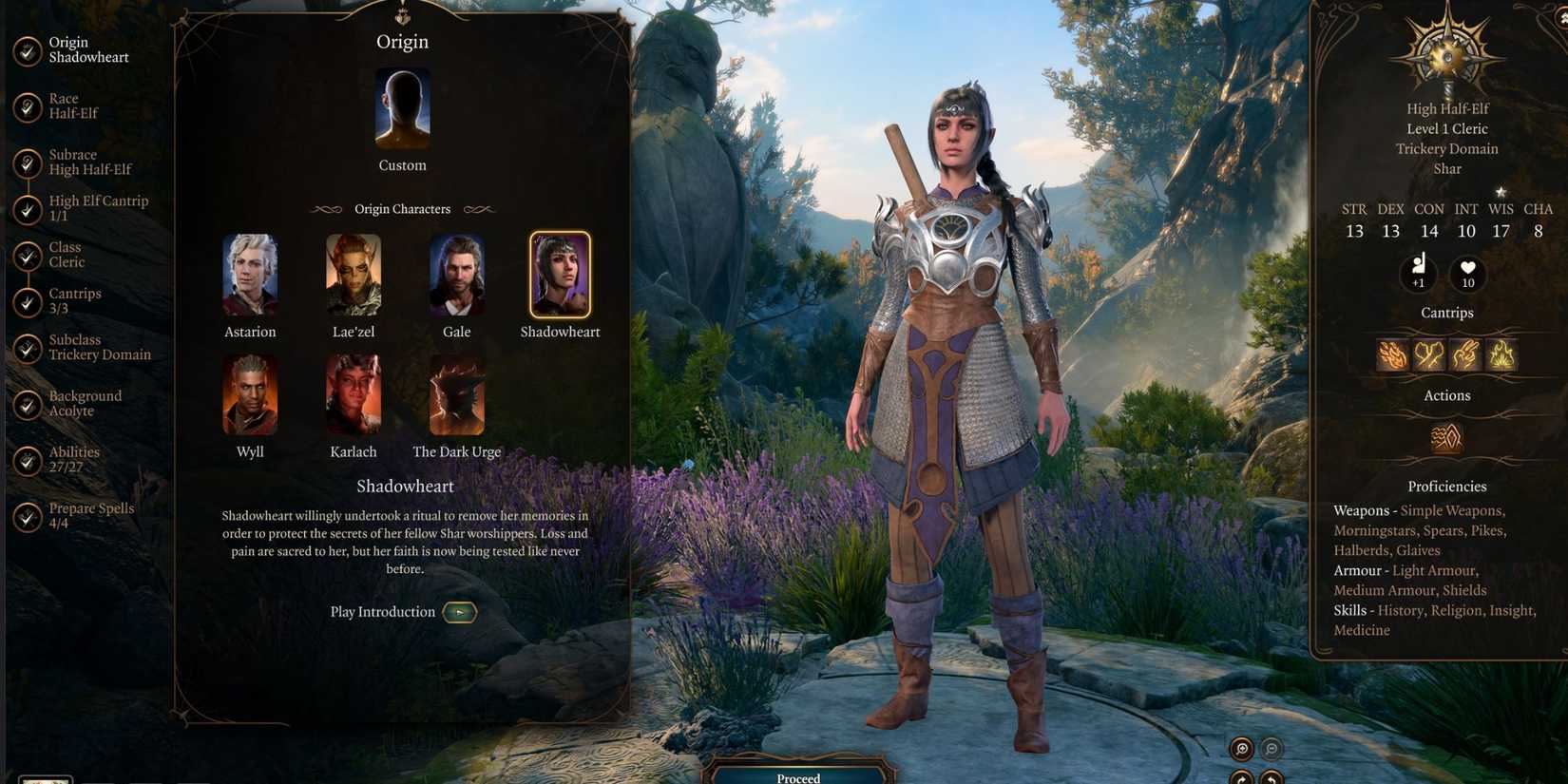Select the Custom character option
The width and height of the screenshot is (1568, 784).
coord(402,109)
